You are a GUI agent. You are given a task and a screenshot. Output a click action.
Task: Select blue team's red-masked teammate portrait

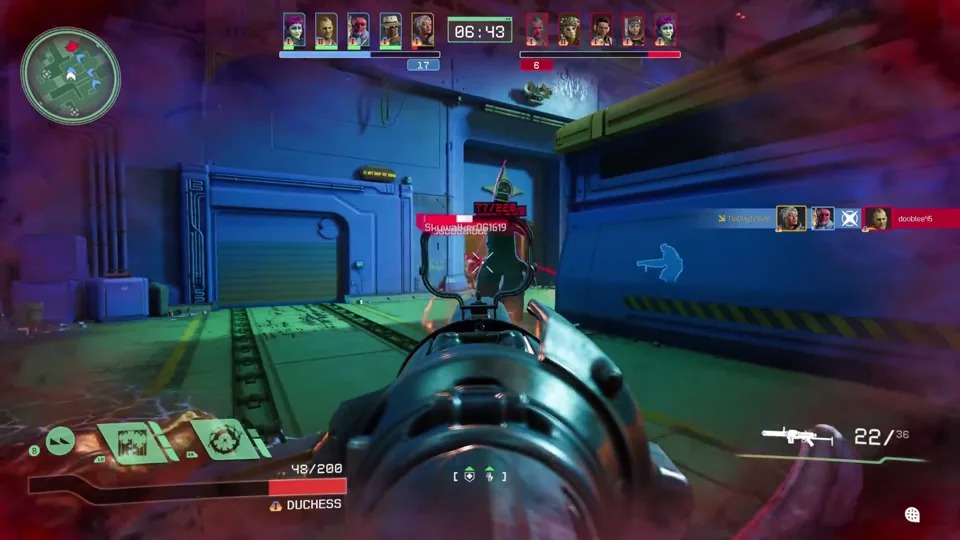358,30
